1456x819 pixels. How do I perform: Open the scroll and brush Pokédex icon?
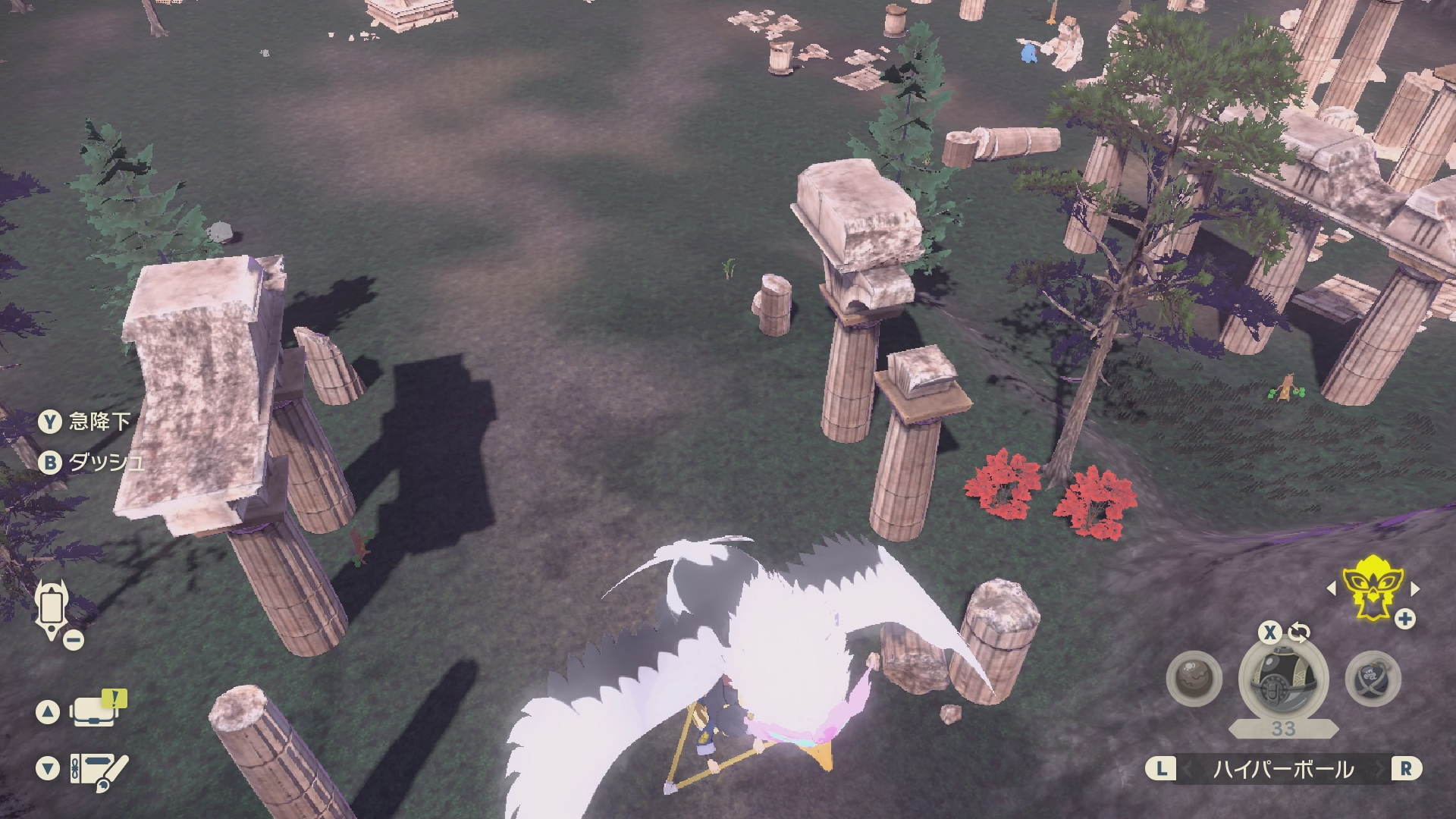[99, 770]
